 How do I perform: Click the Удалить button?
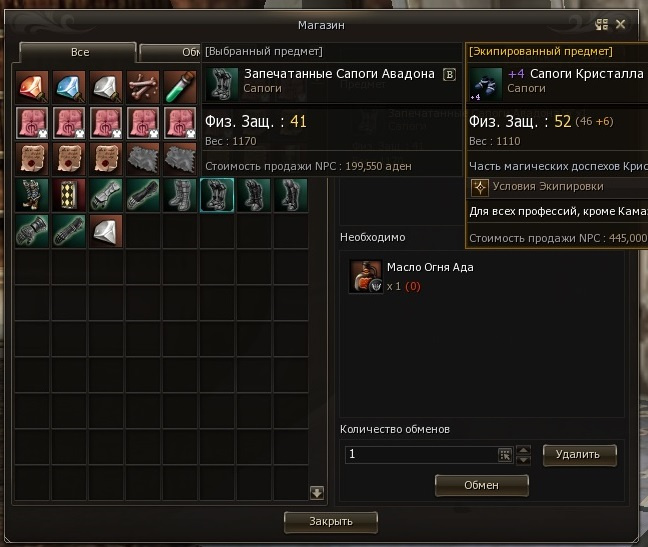[579, 455]
